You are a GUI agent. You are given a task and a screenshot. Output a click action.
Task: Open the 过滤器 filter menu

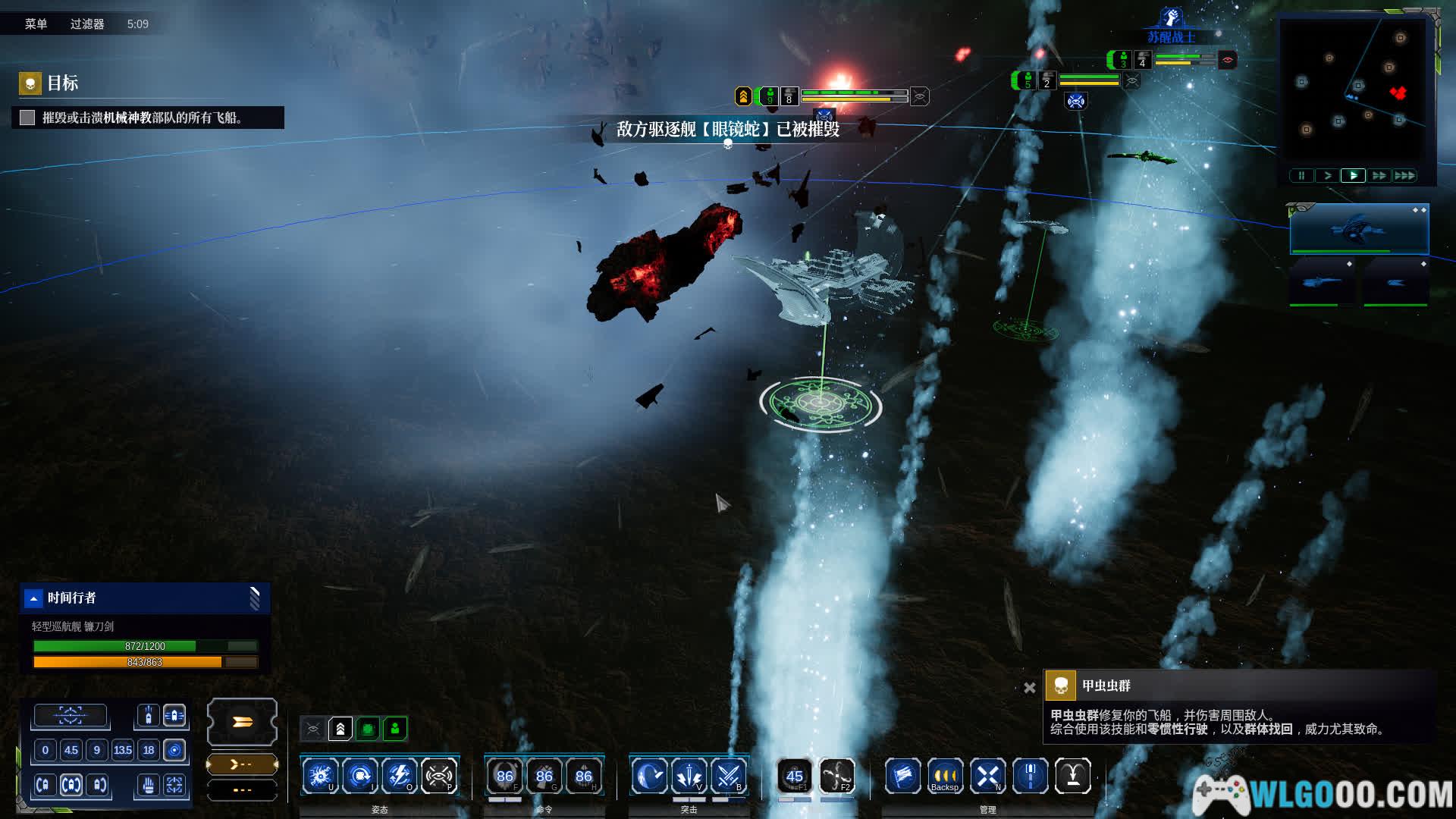click(87, 24)
